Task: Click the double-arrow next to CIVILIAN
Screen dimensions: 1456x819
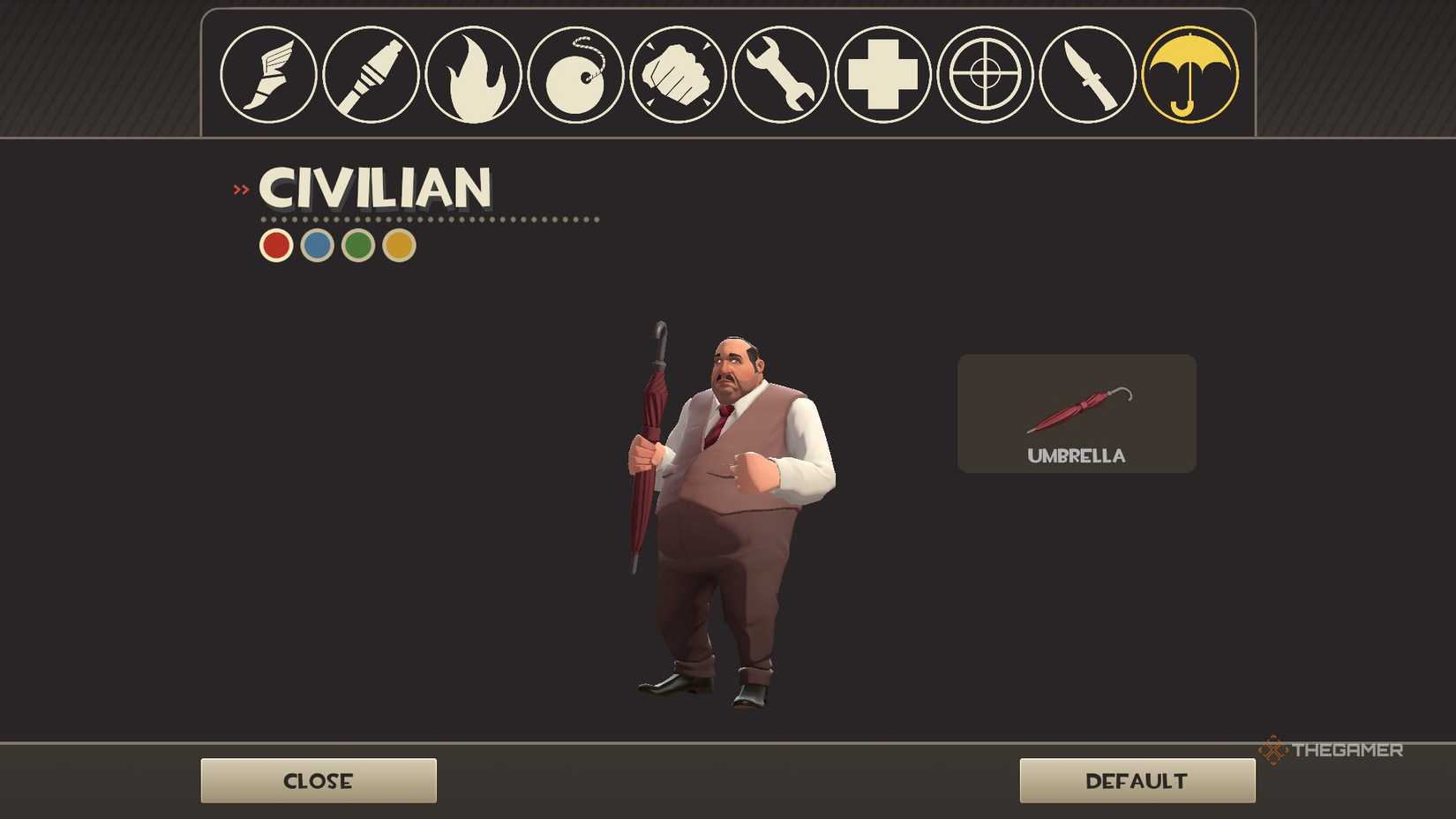Action: (x=239, y=189)
